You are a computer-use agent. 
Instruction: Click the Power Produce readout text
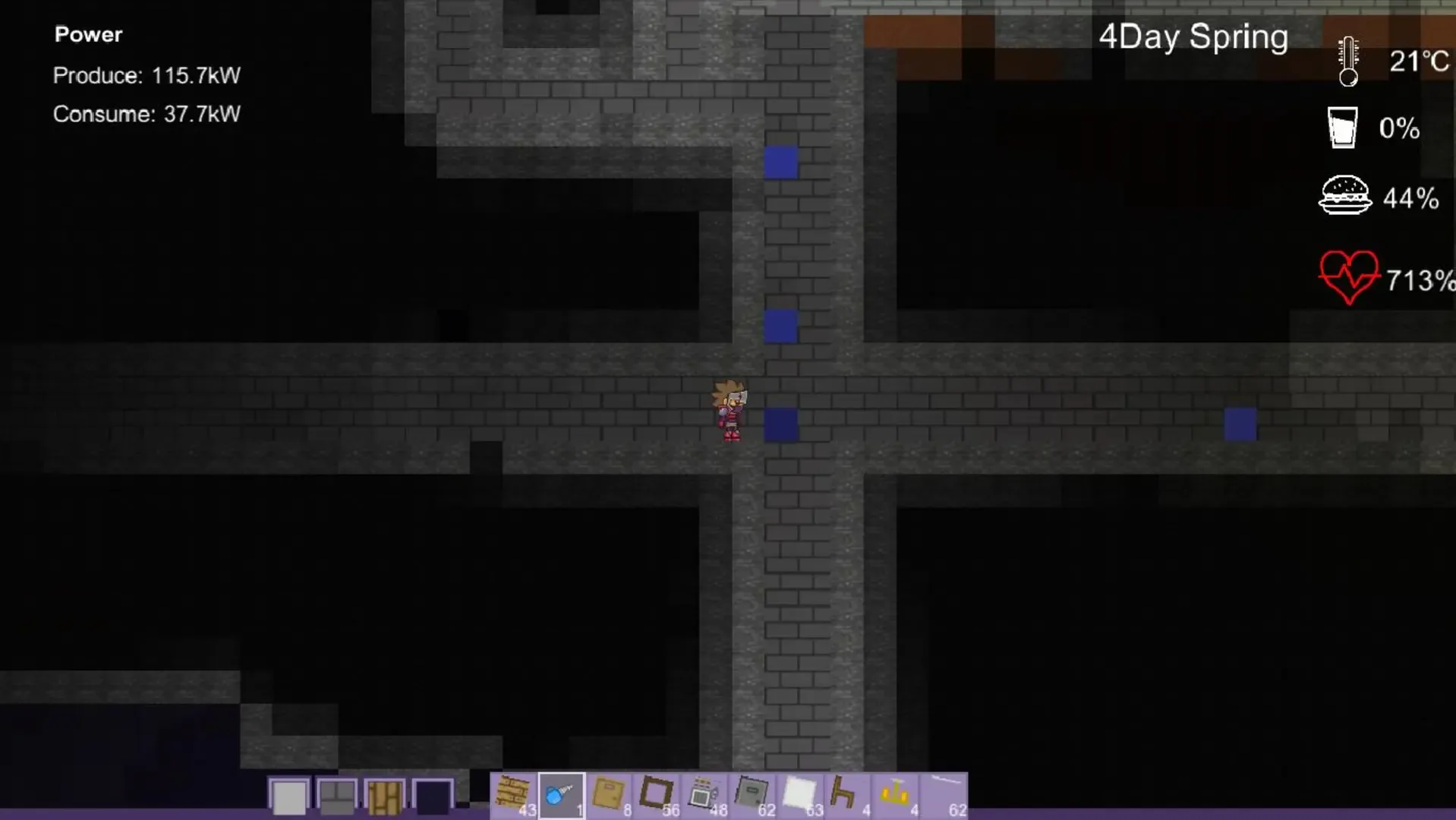(147, 75)
